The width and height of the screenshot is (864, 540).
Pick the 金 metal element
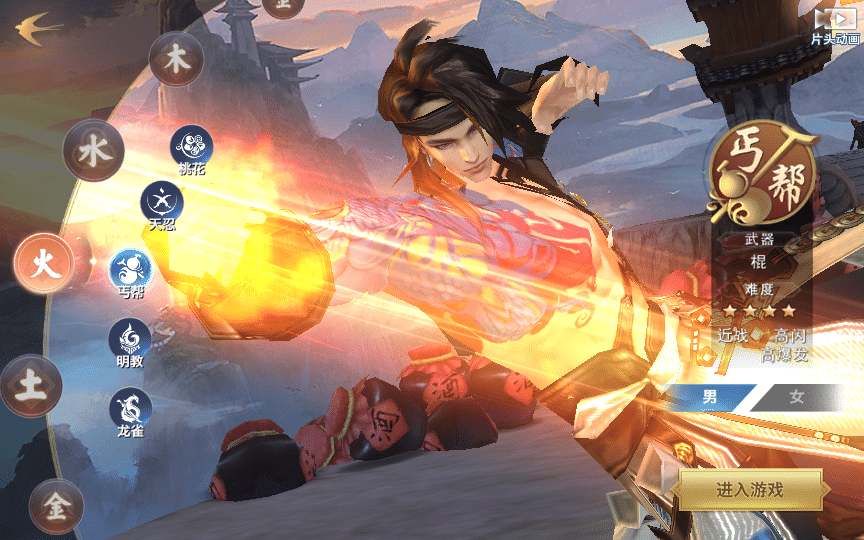(x=55, y=506)
